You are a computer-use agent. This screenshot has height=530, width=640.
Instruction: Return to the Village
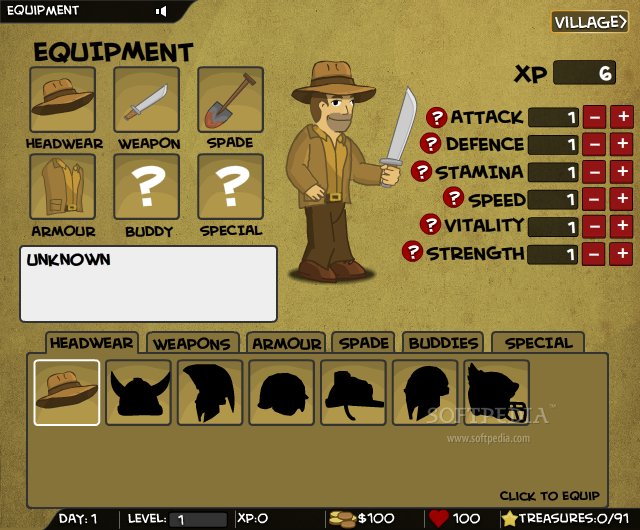click(589, 22)
